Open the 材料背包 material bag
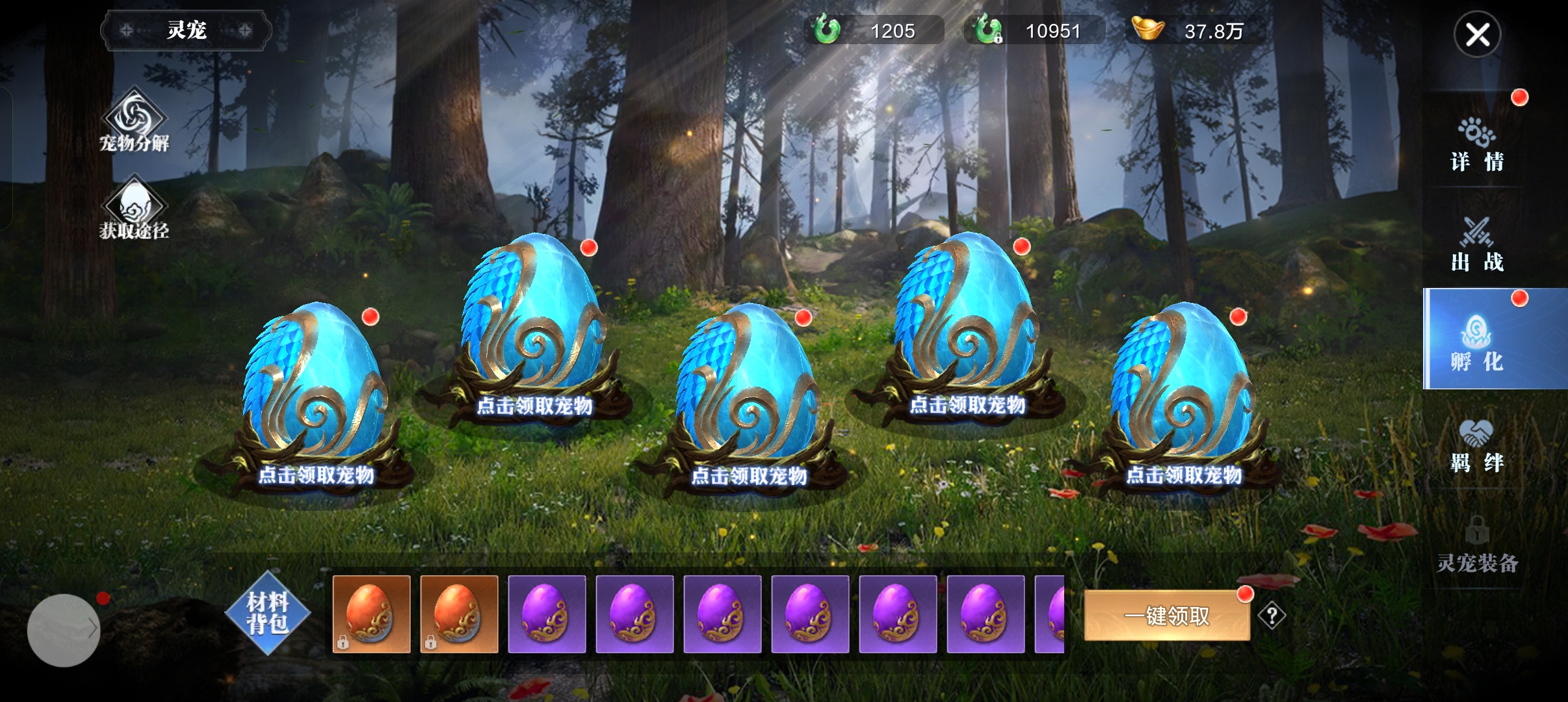Image resolution: width=1568 pixels, height=702 pixels. pos(267,613)
